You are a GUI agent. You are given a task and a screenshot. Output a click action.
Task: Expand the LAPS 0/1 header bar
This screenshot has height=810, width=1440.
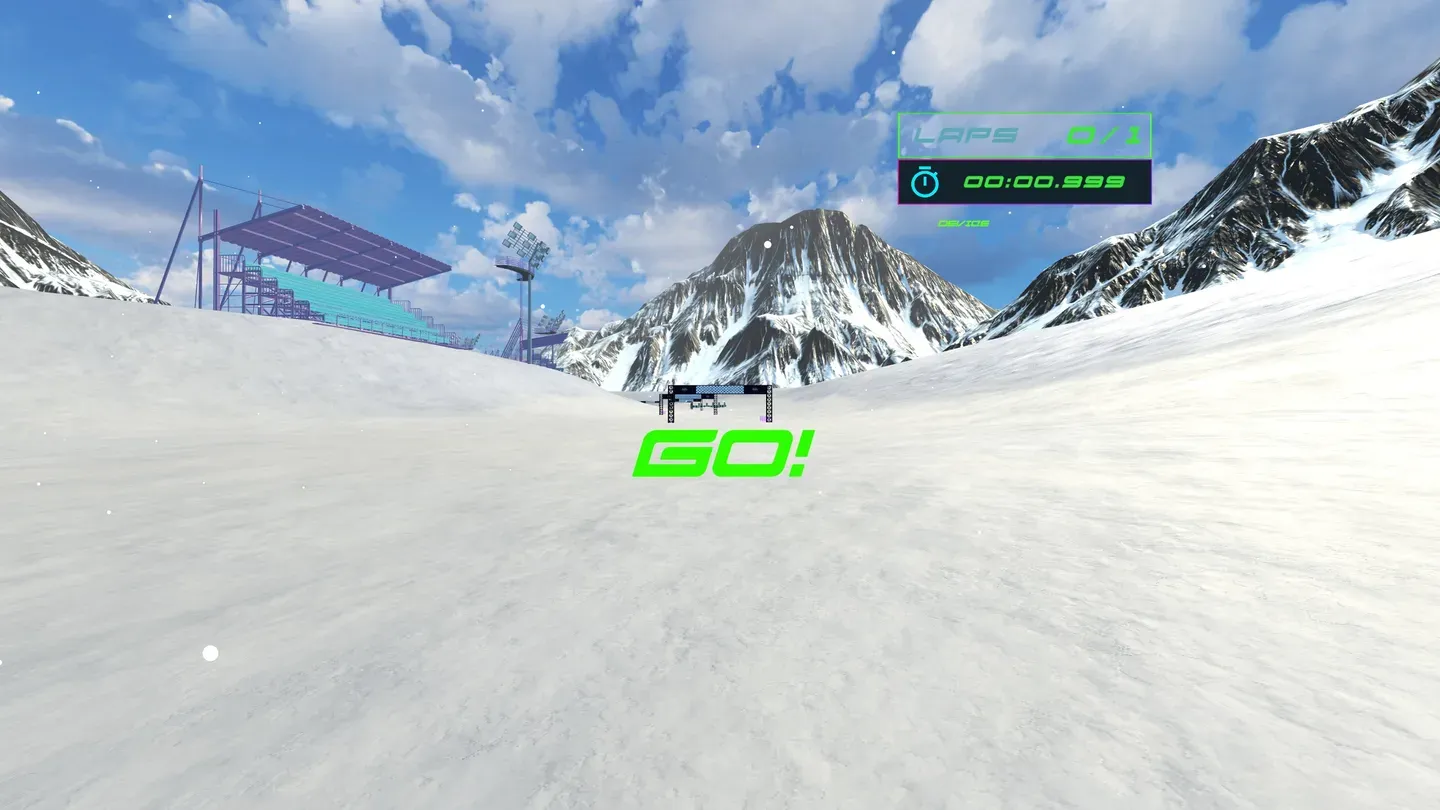(1025, 135)
